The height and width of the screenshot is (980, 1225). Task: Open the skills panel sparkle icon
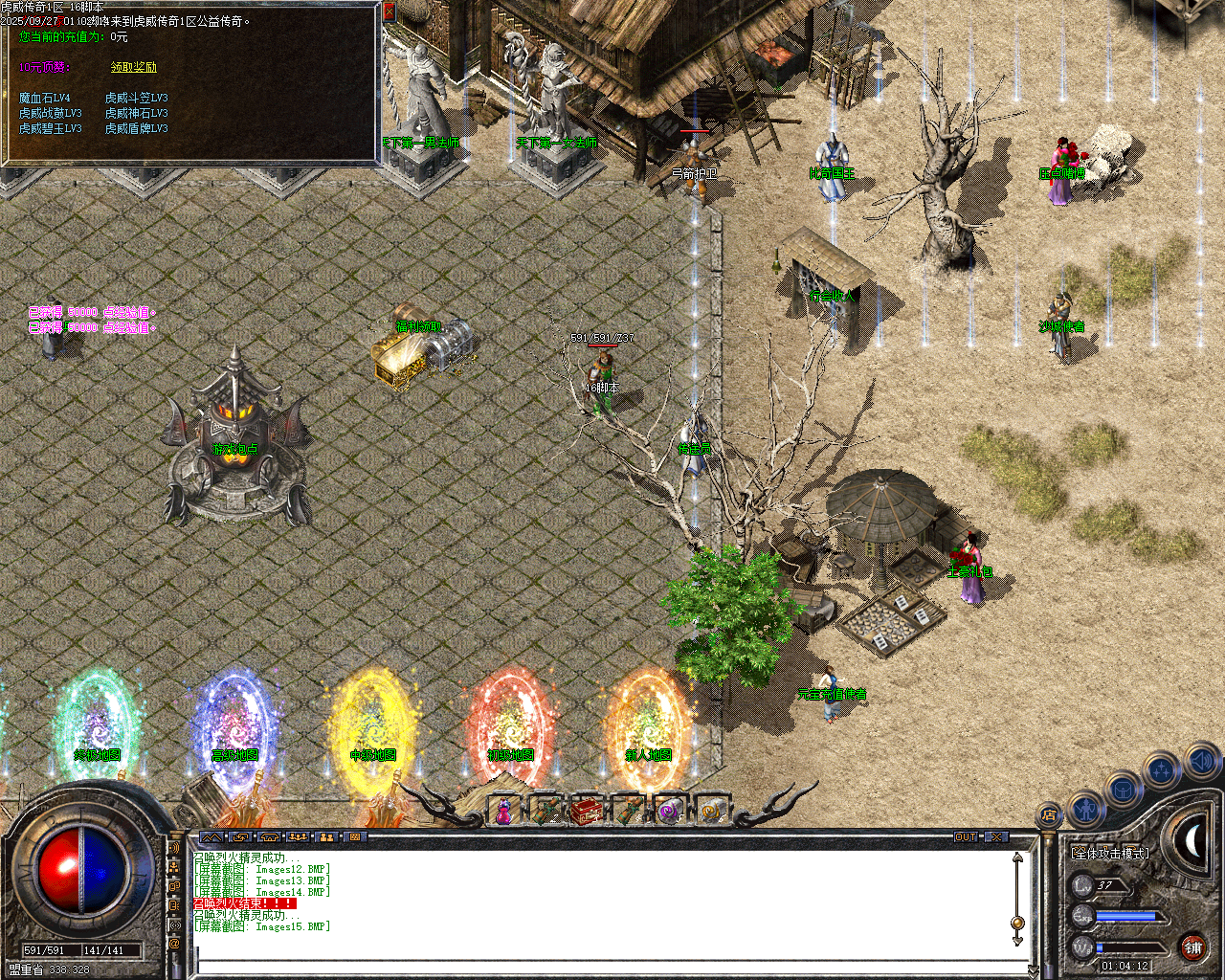pyautogui.click(x=1160, y=770)
